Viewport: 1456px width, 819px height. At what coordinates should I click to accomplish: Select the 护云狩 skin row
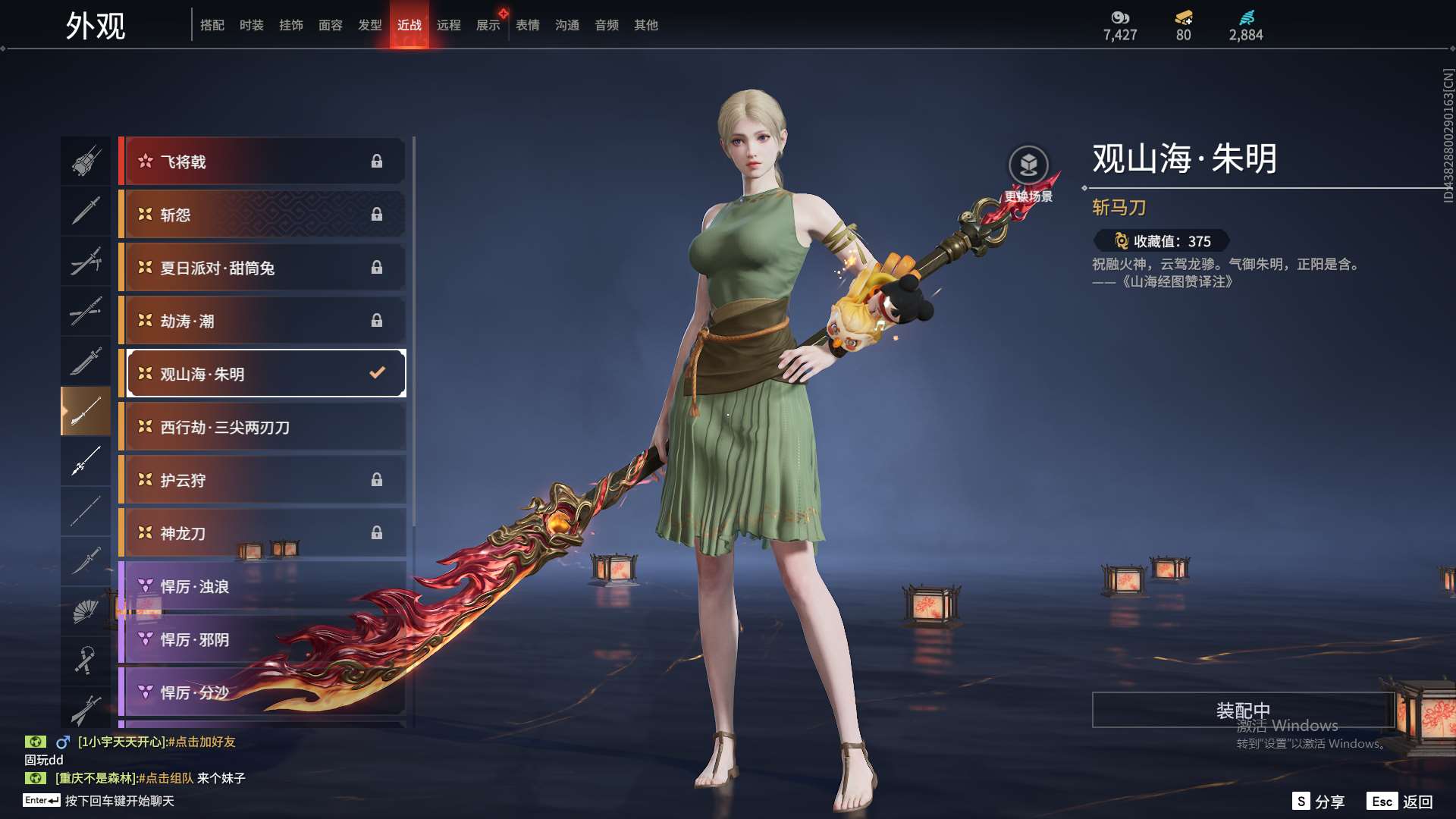[262, 480]
